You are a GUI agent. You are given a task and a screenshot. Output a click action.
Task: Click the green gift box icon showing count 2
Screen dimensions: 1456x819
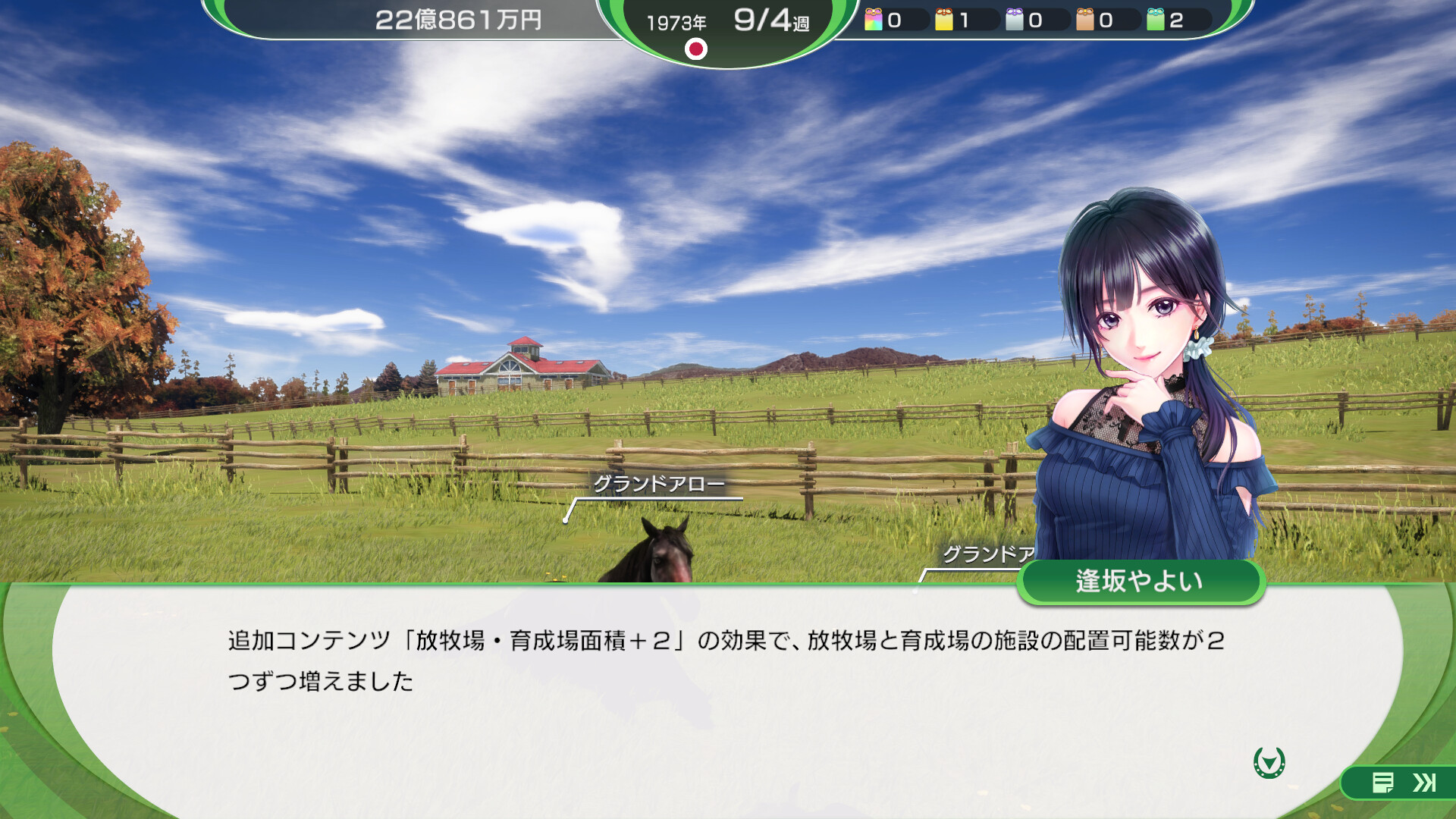[x=1156, y=20]
